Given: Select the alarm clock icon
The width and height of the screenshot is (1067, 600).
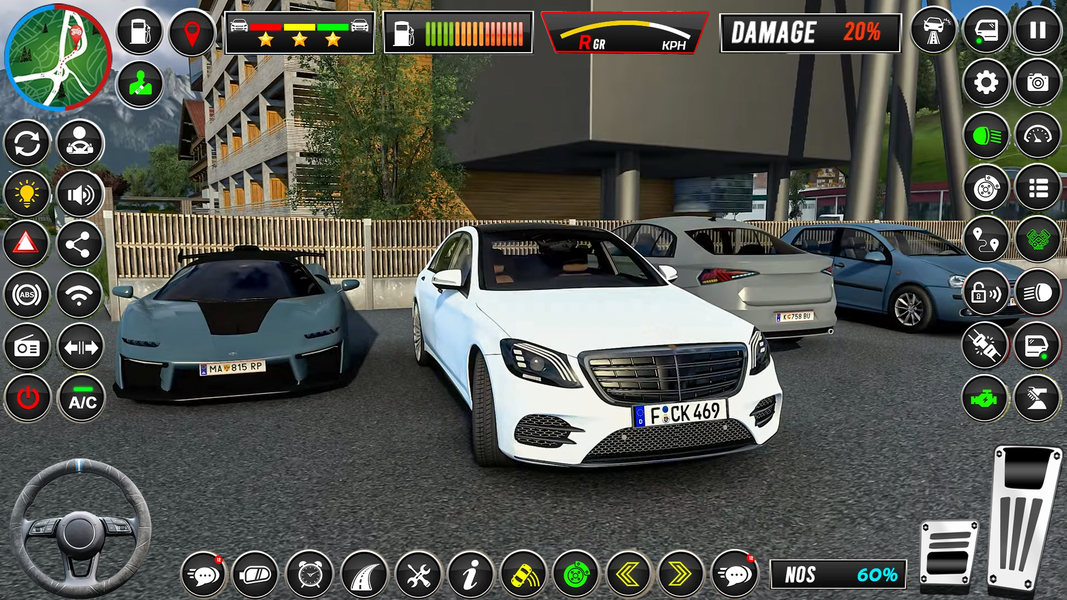Looking at the screenshot, I should coord(309,574).
